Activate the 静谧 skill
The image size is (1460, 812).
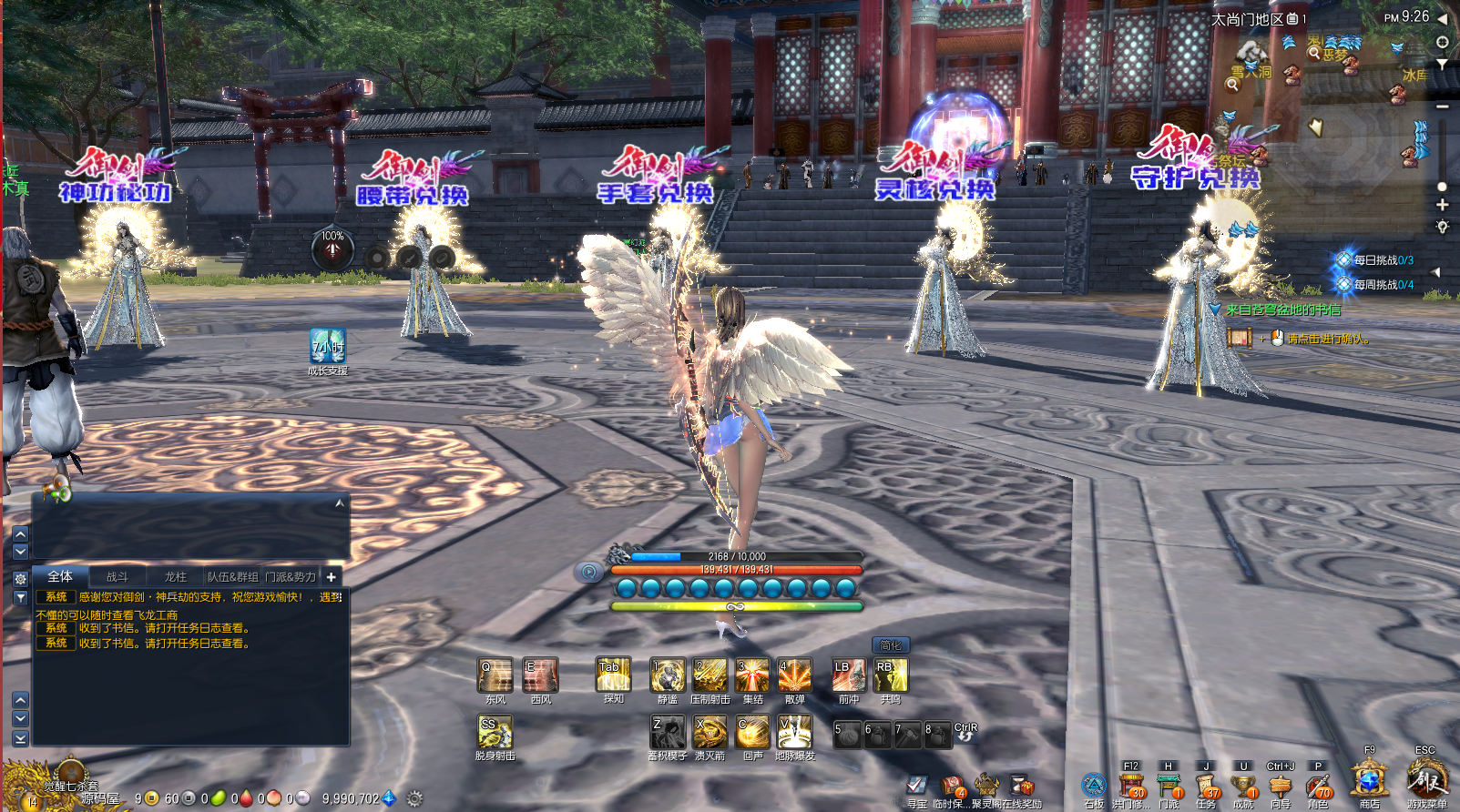click(668, 676)
